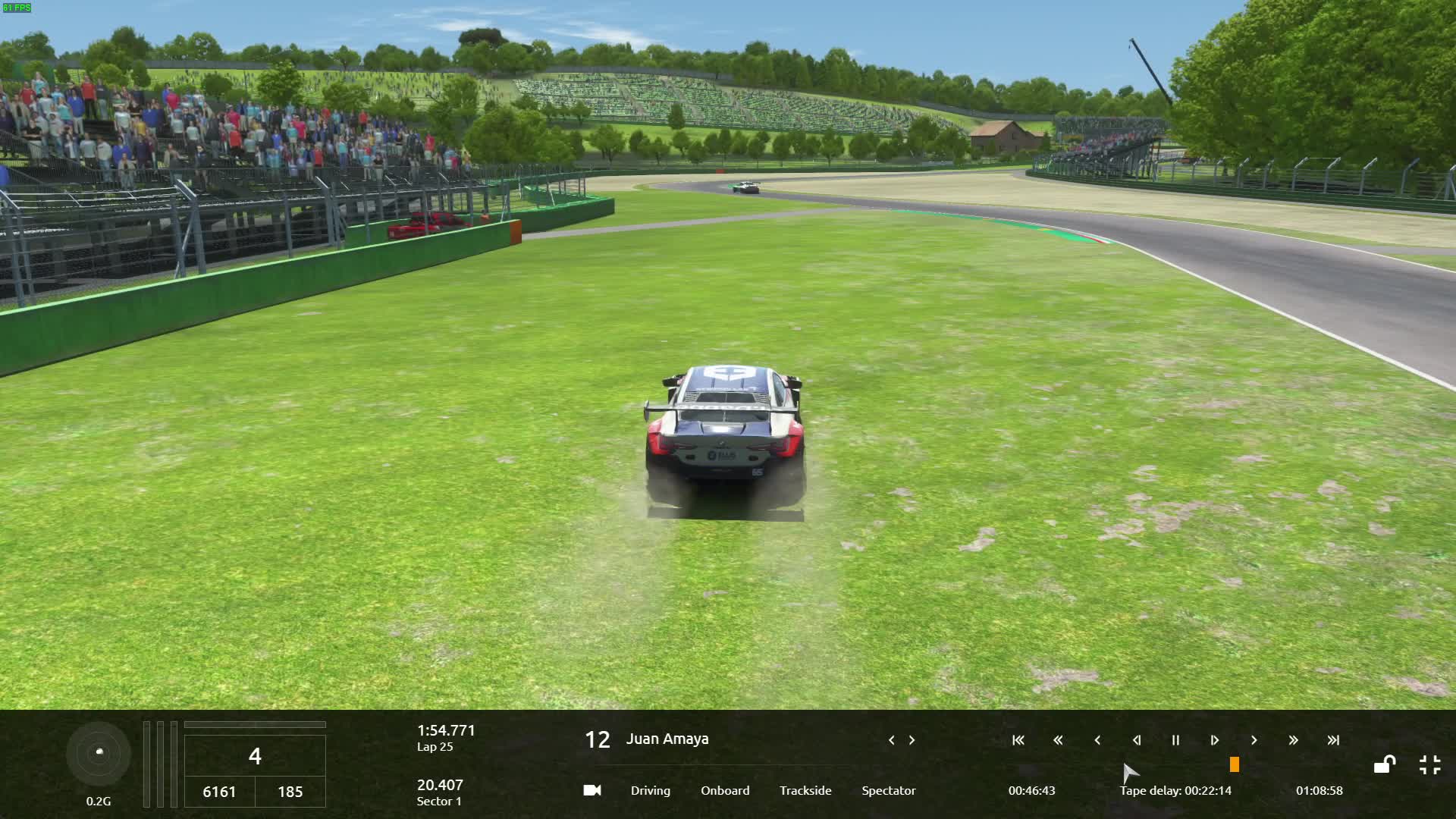Screen dimensions: 1456x819
Task: Activate the Spectator camera view
Action: point(888,790)
